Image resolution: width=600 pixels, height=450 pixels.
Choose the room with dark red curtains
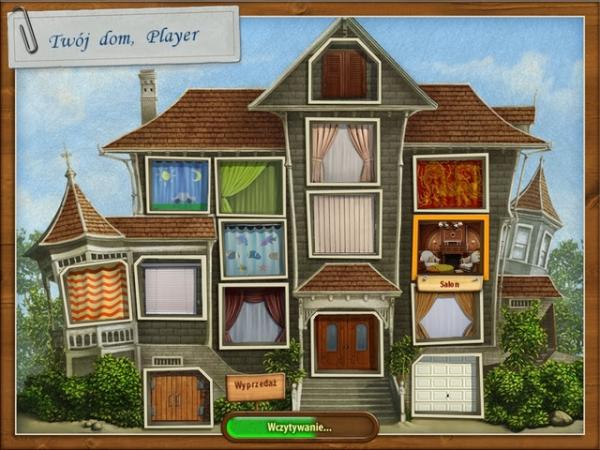[x=253, y=316]
